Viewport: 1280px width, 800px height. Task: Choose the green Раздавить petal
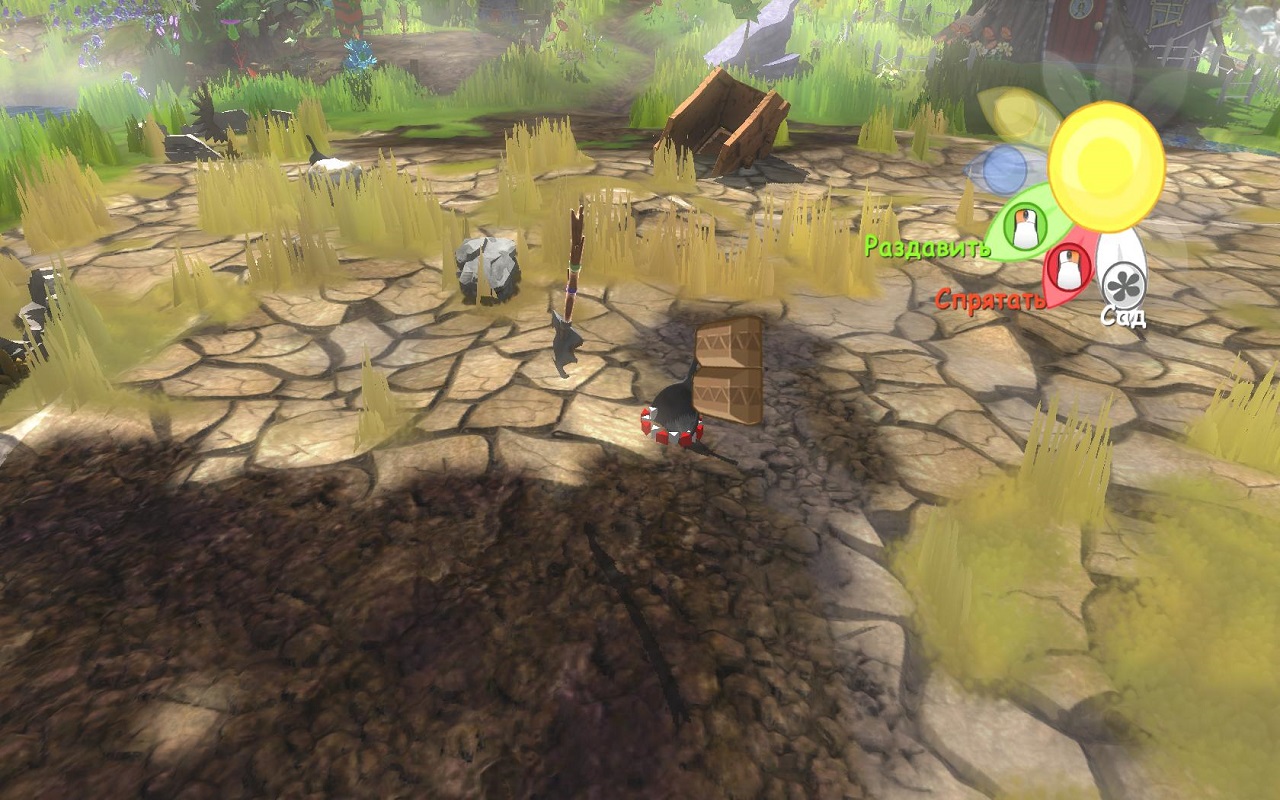pos(1022,226)
